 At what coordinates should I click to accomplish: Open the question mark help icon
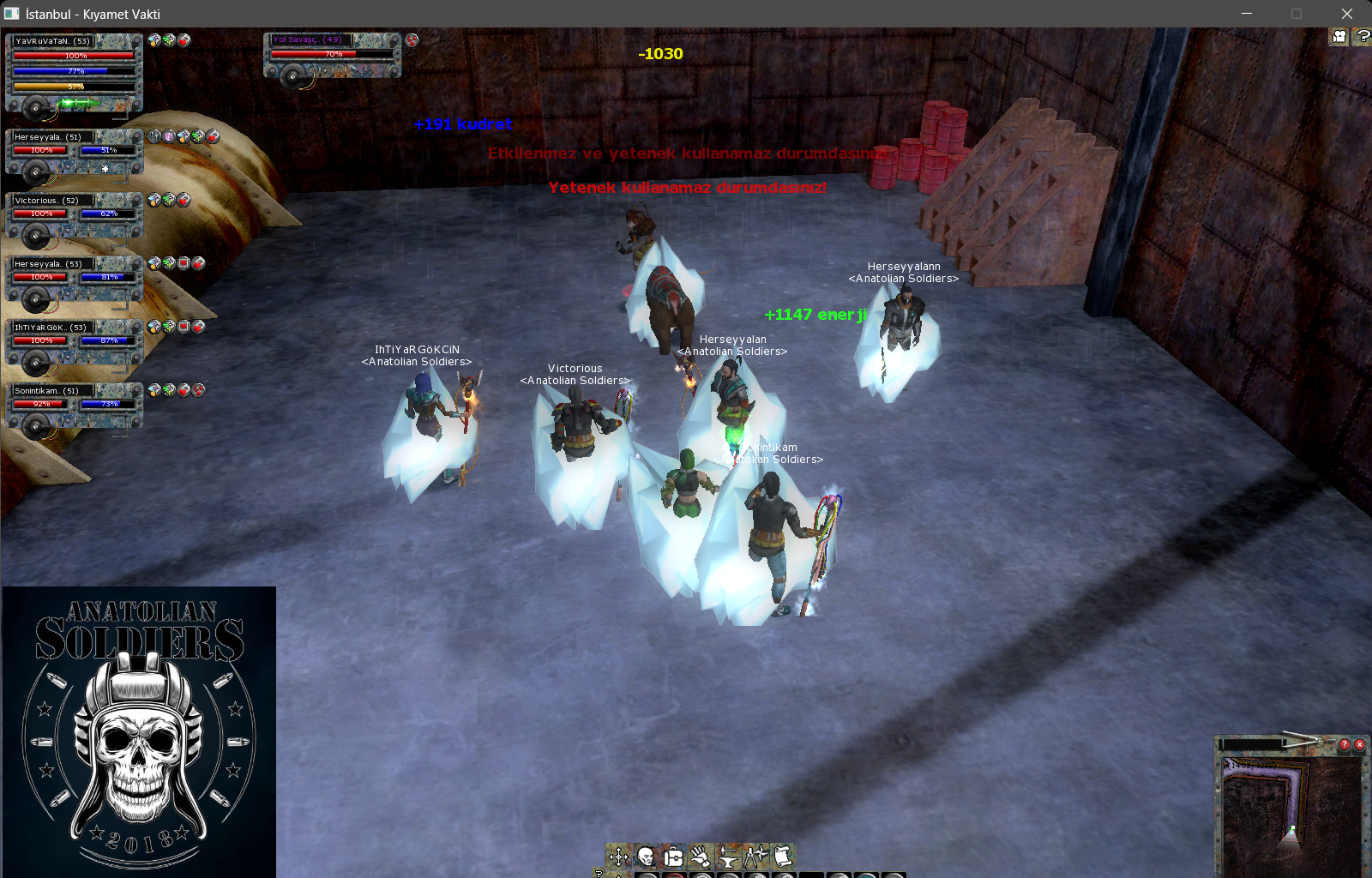pos(1362,36)
